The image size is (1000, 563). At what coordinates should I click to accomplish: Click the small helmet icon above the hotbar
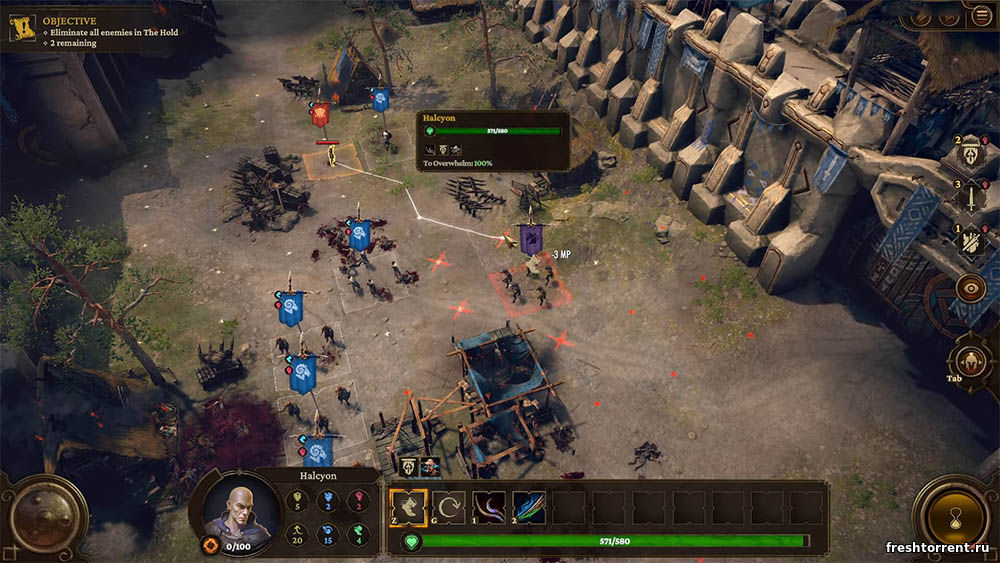(409, 467)
